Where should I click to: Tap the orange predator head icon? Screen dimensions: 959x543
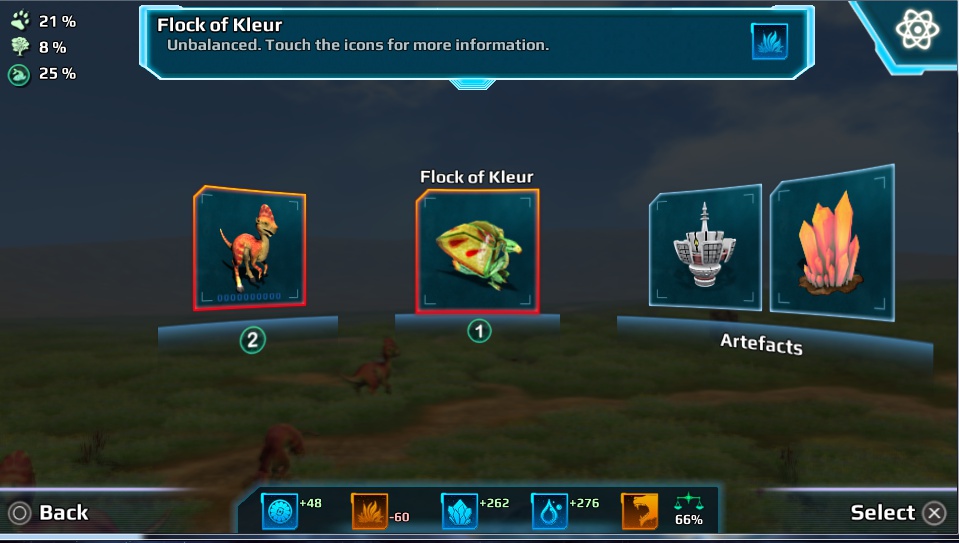(639, 511)
